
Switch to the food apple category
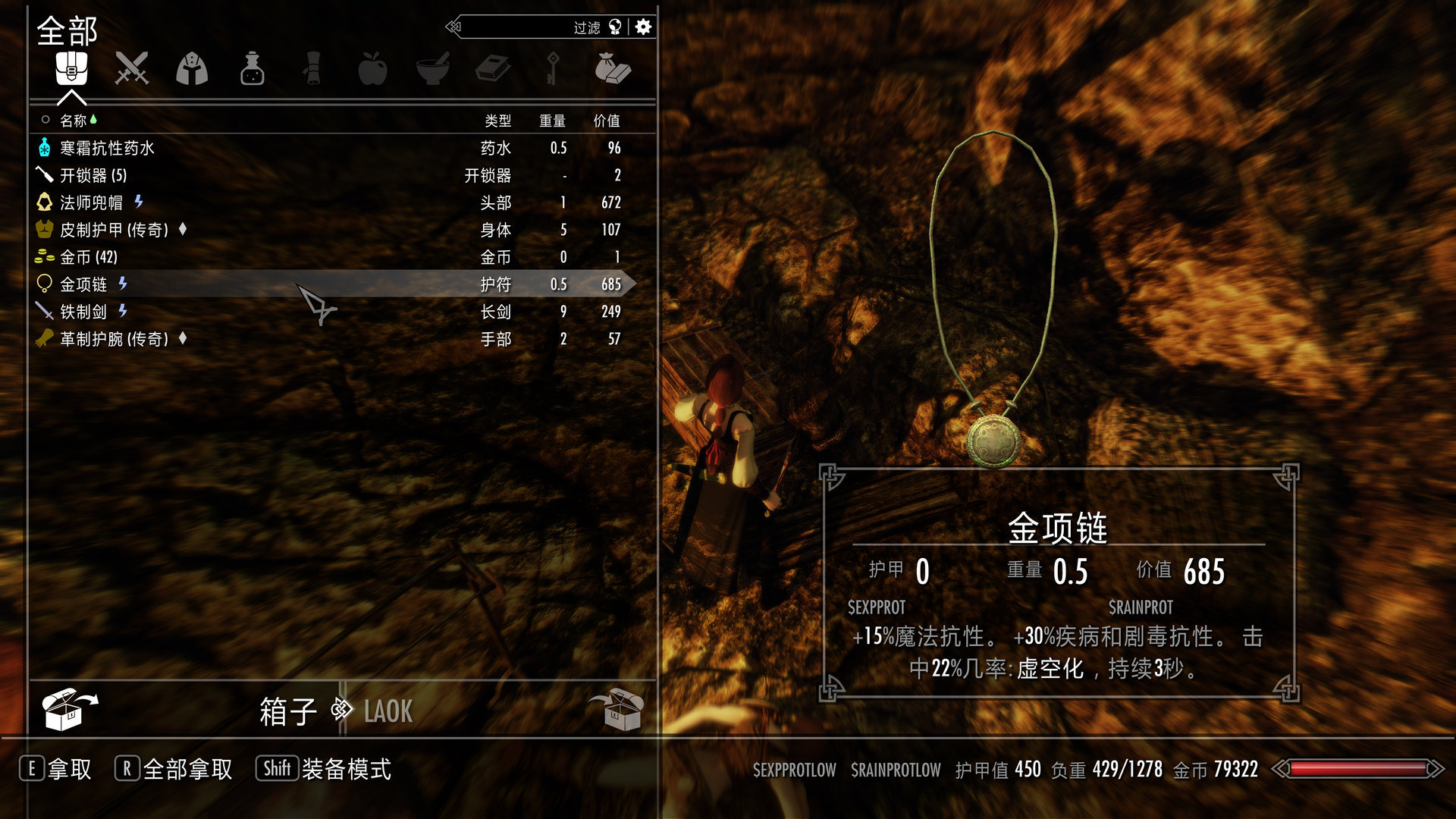(372, 69)
